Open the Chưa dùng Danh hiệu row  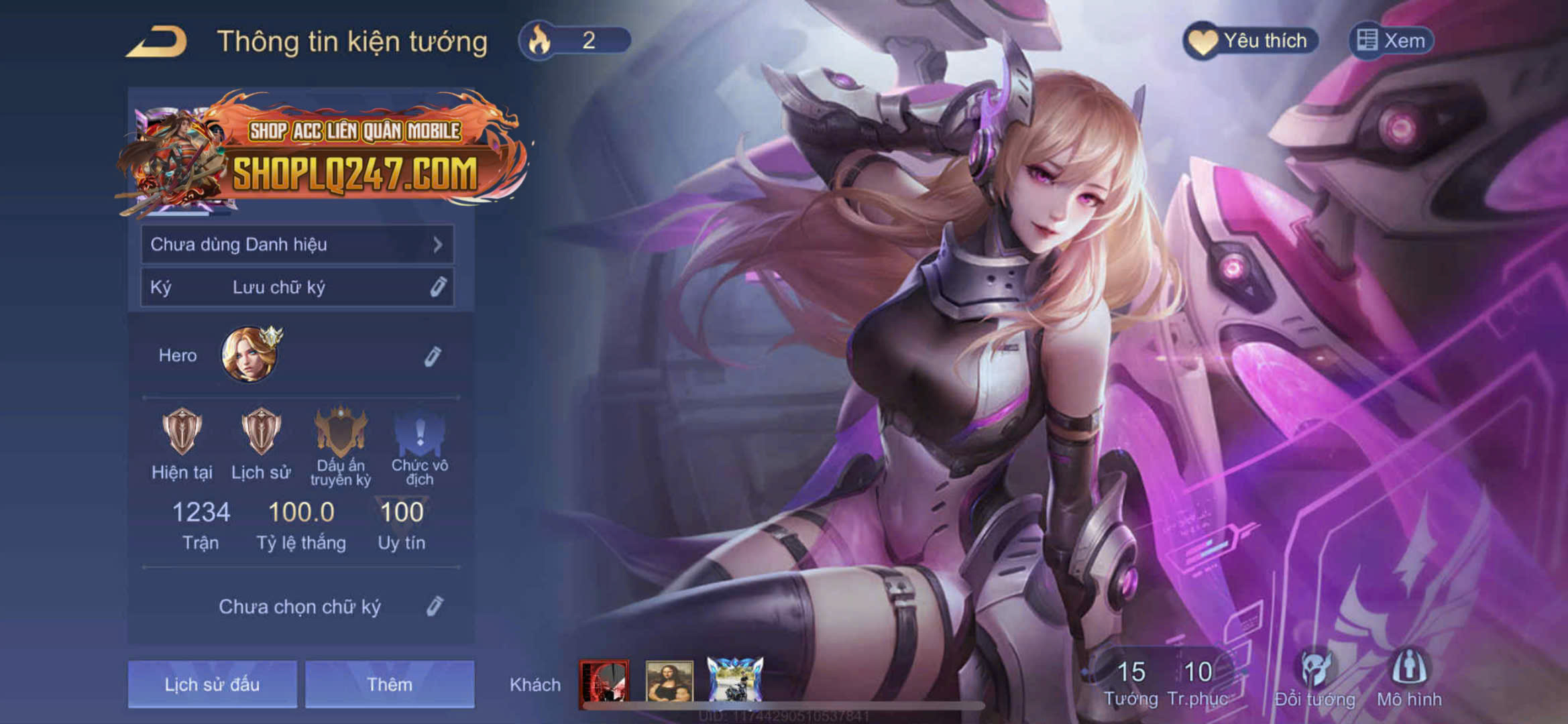pyautogui.click(x=296, y=245)
